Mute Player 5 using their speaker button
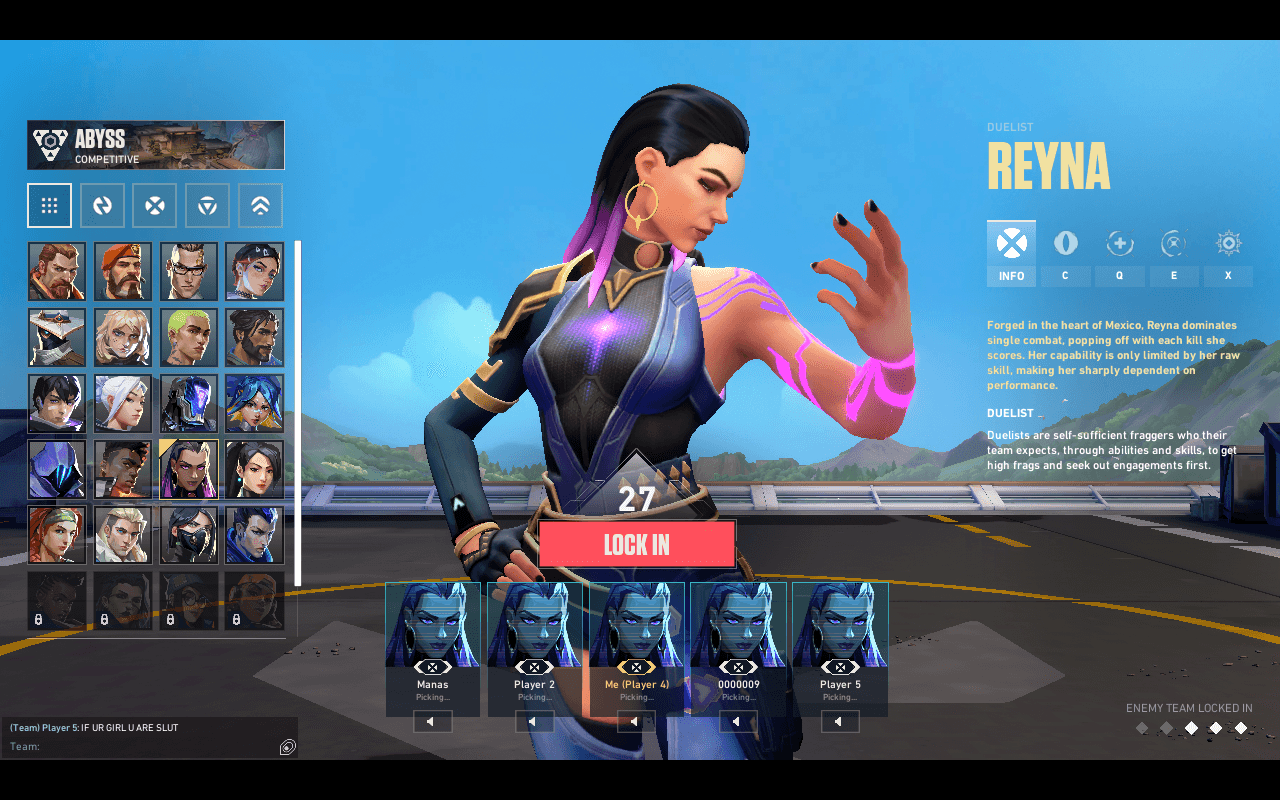Image resolution: width=1280 pixels, height=800 pixels. (840, 721)
